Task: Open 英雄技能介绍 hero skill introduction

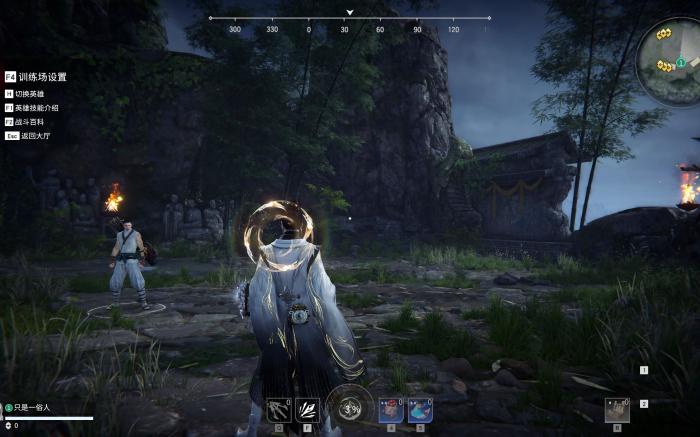Action: [x=36, y=108]
